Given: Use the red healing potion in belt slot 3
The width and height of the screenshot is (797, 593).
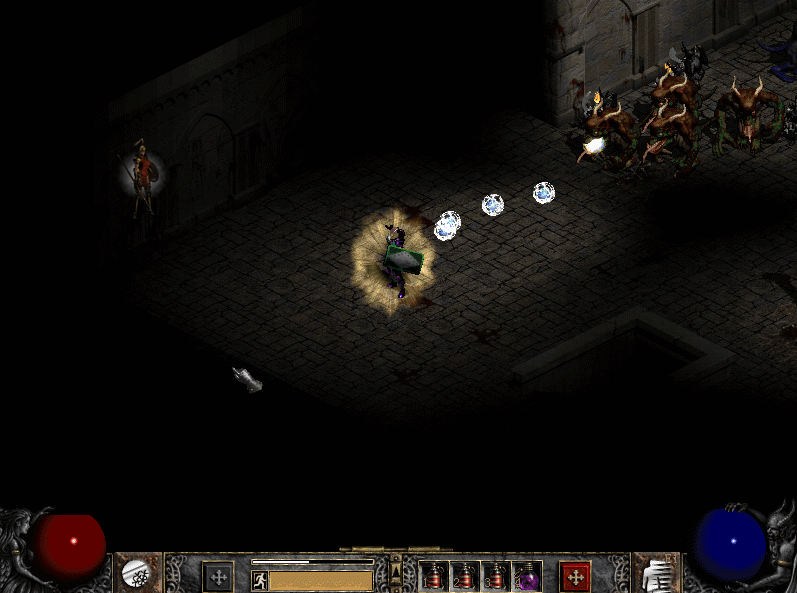Looking at the screenshot, I should point(494,577).
